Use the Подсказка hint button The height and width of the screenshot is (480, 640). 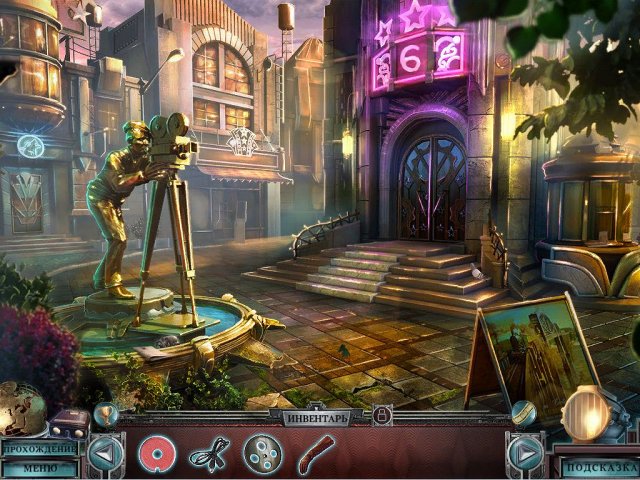click(599, 467)
